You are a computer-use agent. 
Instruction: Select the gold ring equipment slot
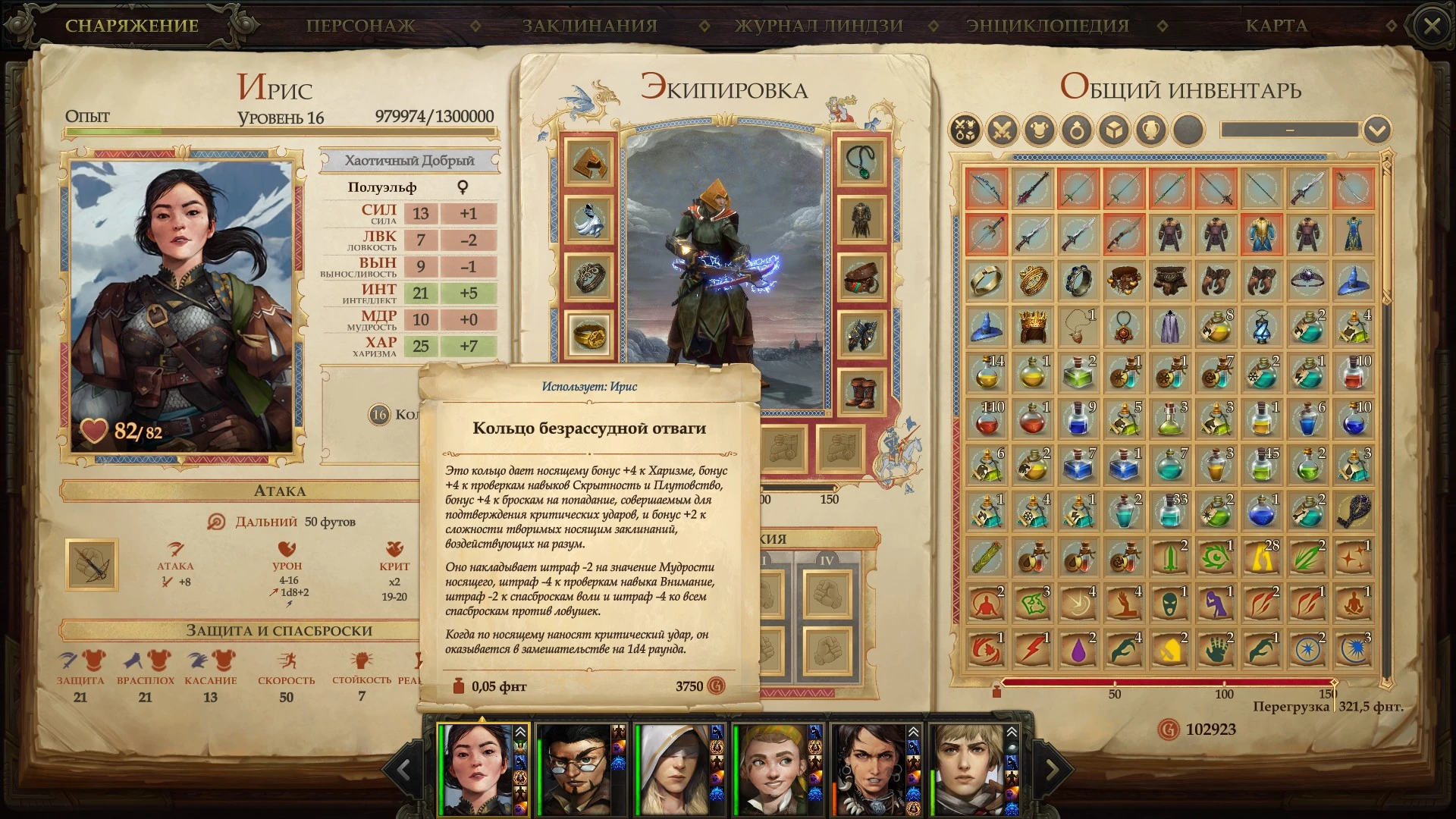tap(589, 335)
